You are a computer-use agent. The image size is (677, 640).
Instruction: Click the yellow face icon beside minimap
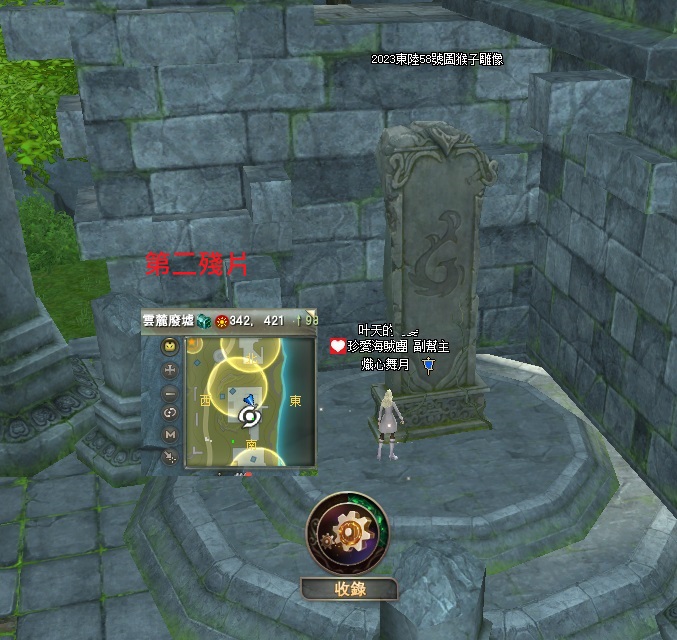[170, 347]
